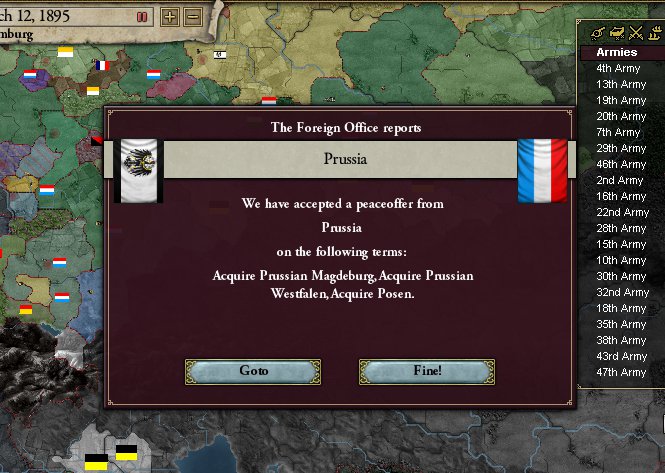
Task: Open the crossed swords tab in the outliner
Action: (x=634, y=32)
